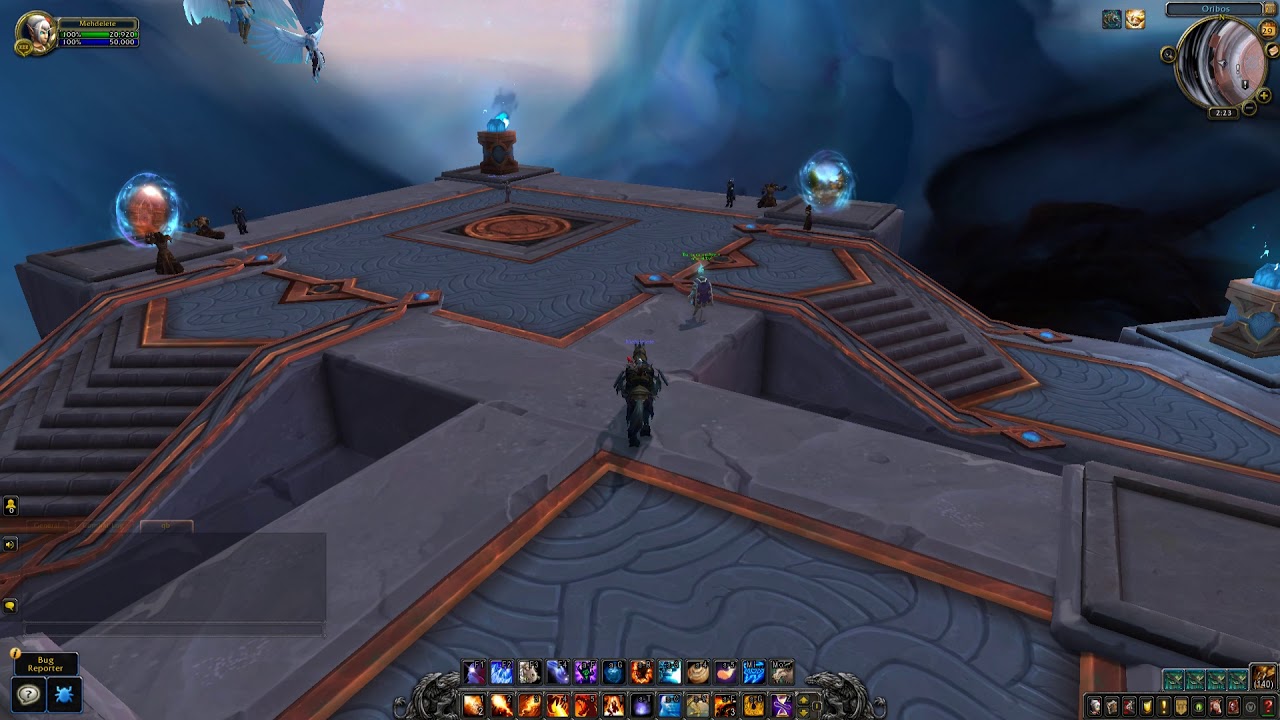Open the Group Finder green eye icon
This screenshot has width=1280, height=720.
[1199, 706]
